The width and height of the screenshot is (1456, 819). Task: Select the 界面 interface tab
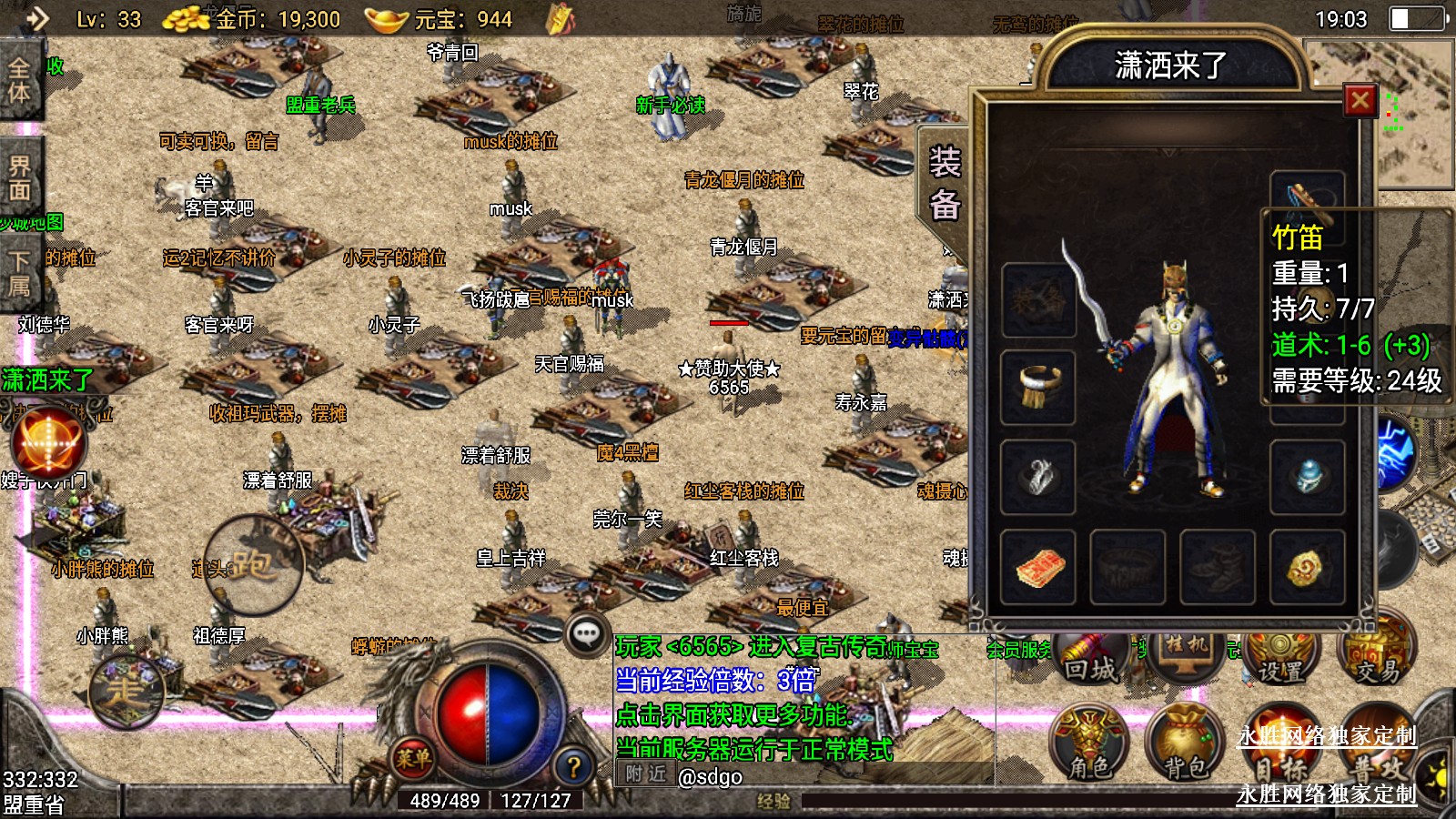[20, 177]
